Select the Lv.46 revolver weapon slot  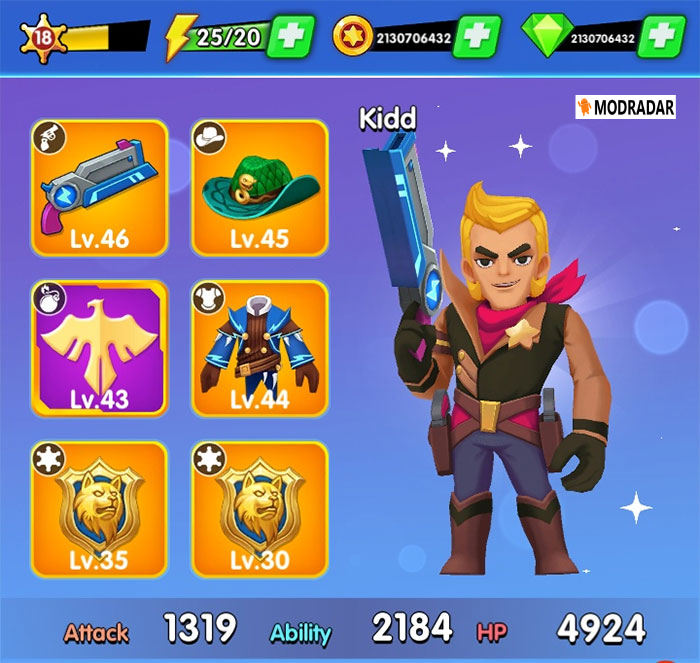[99, 187]
